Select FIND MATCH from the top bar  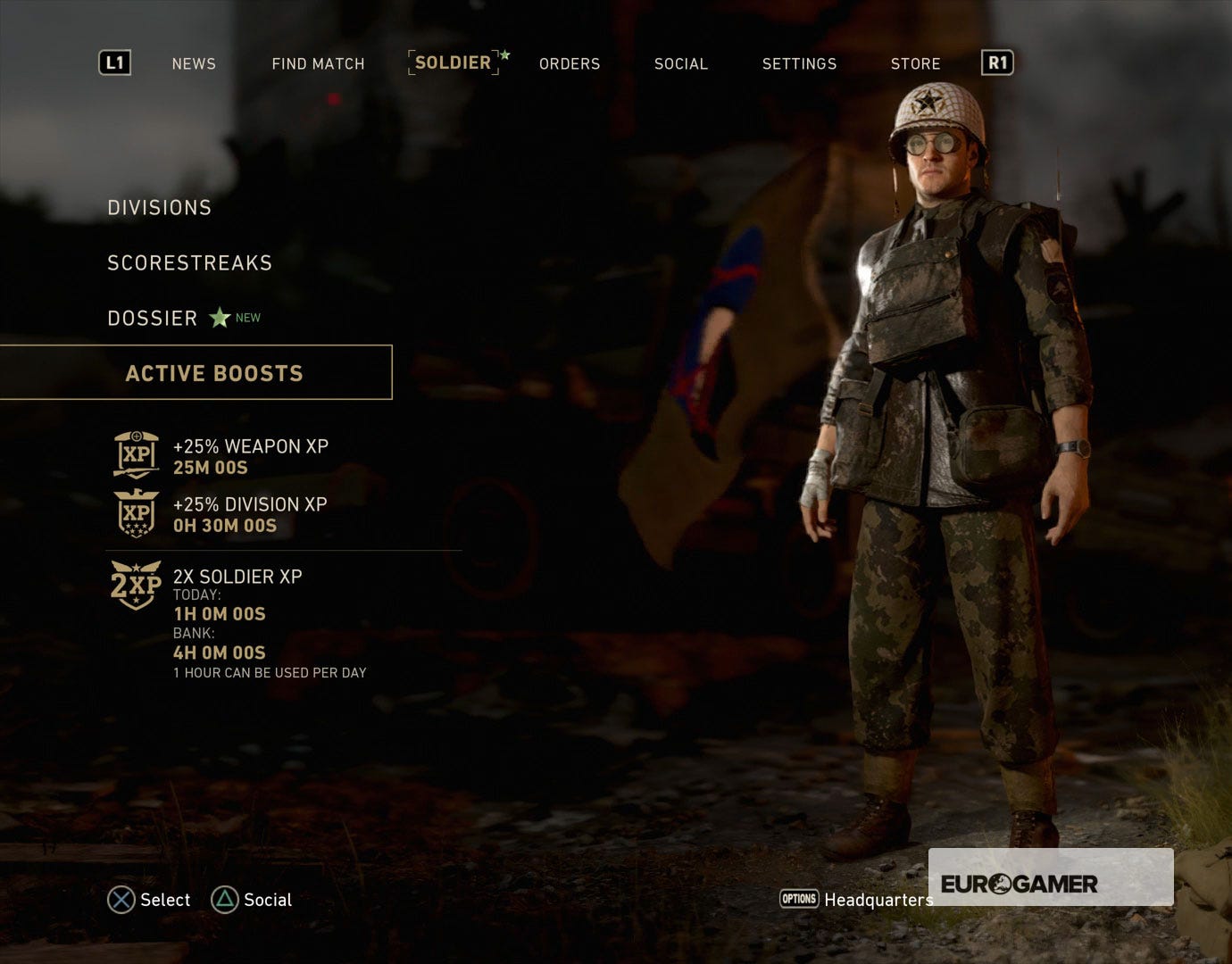click(x=318, y=63)
